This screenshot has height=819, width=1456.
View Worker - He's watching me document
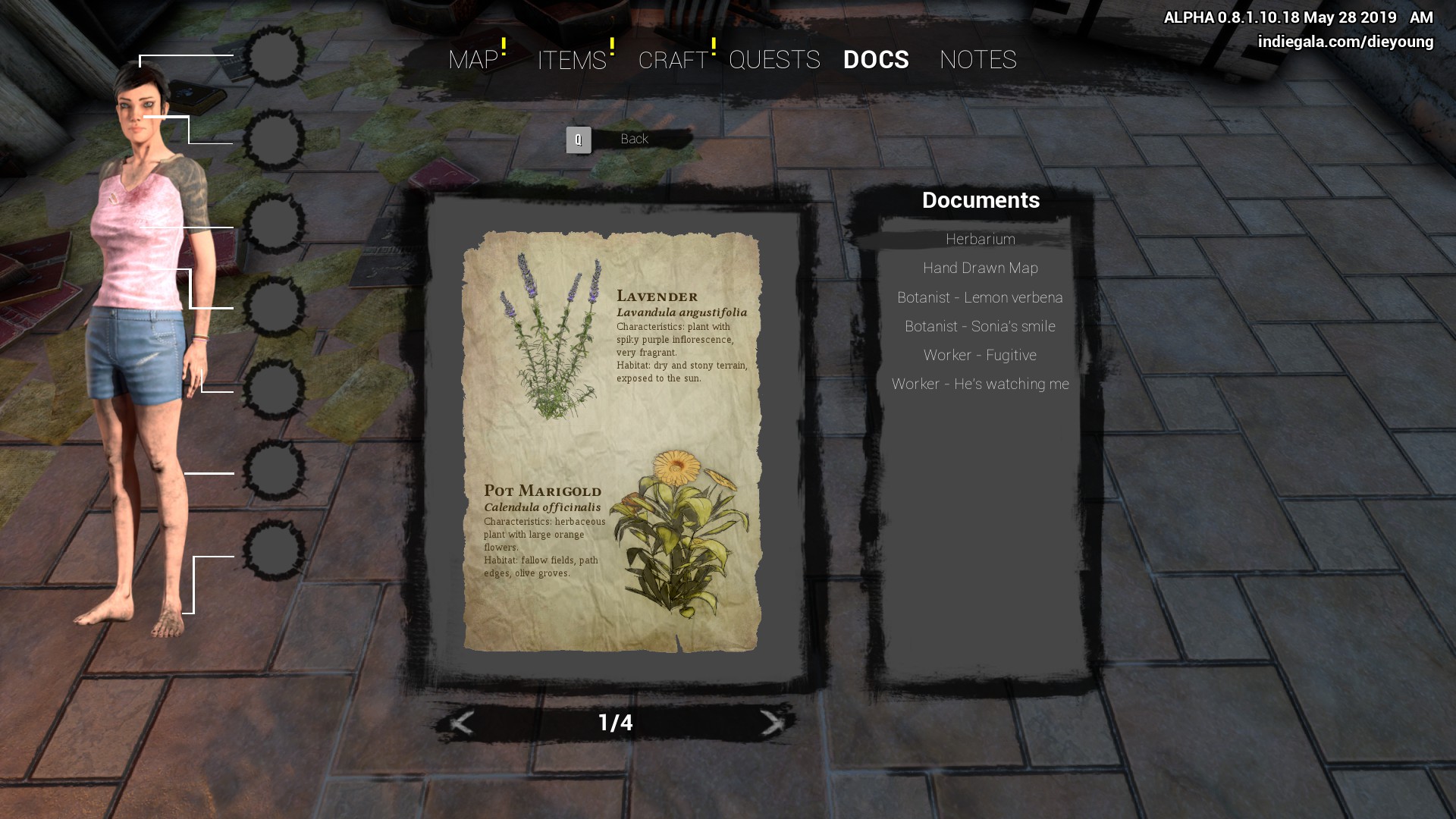point(980,384)
